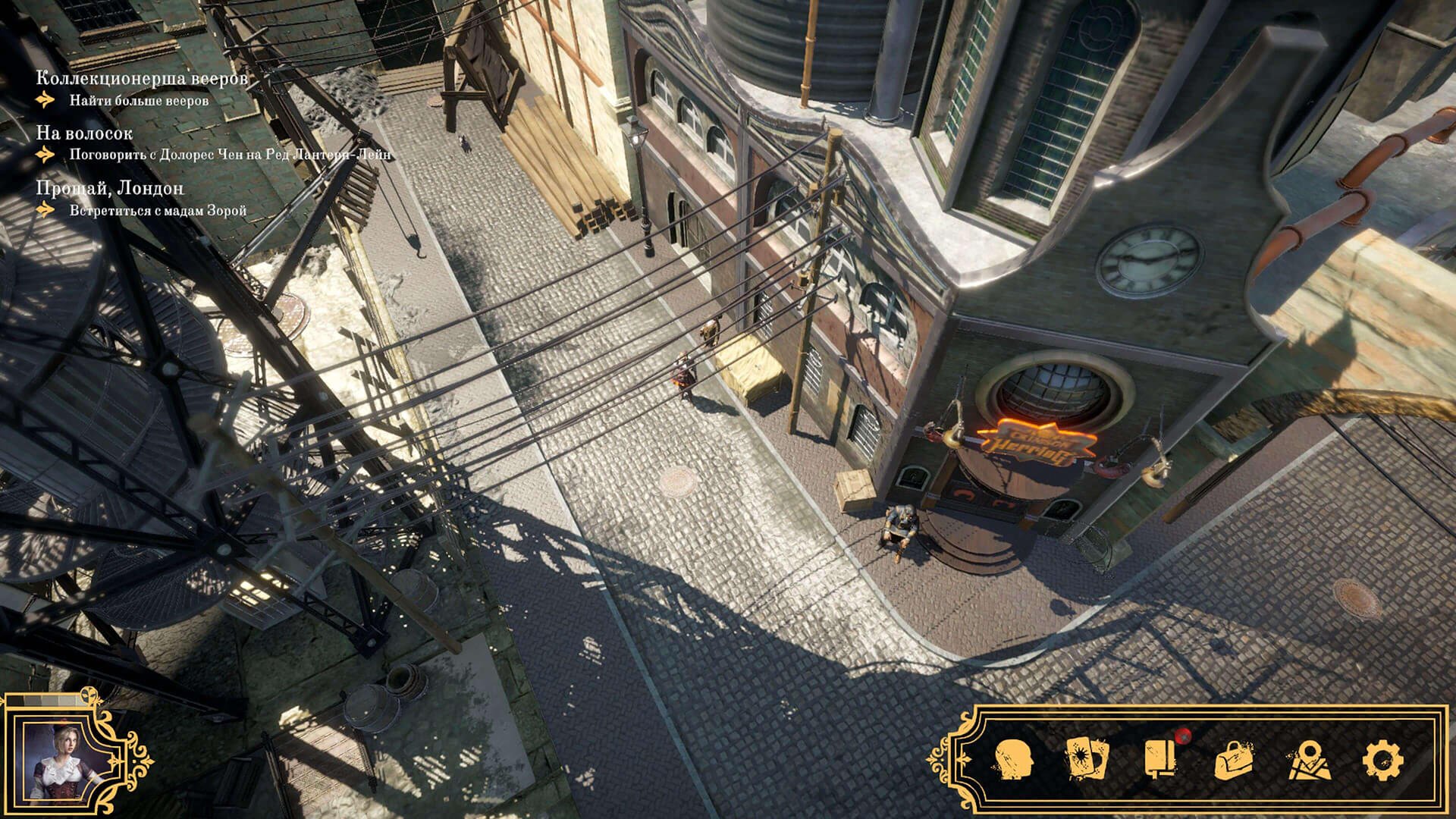Open settings with the gear icon
Screen dimensions: 1456x819
coord(1382,760)
